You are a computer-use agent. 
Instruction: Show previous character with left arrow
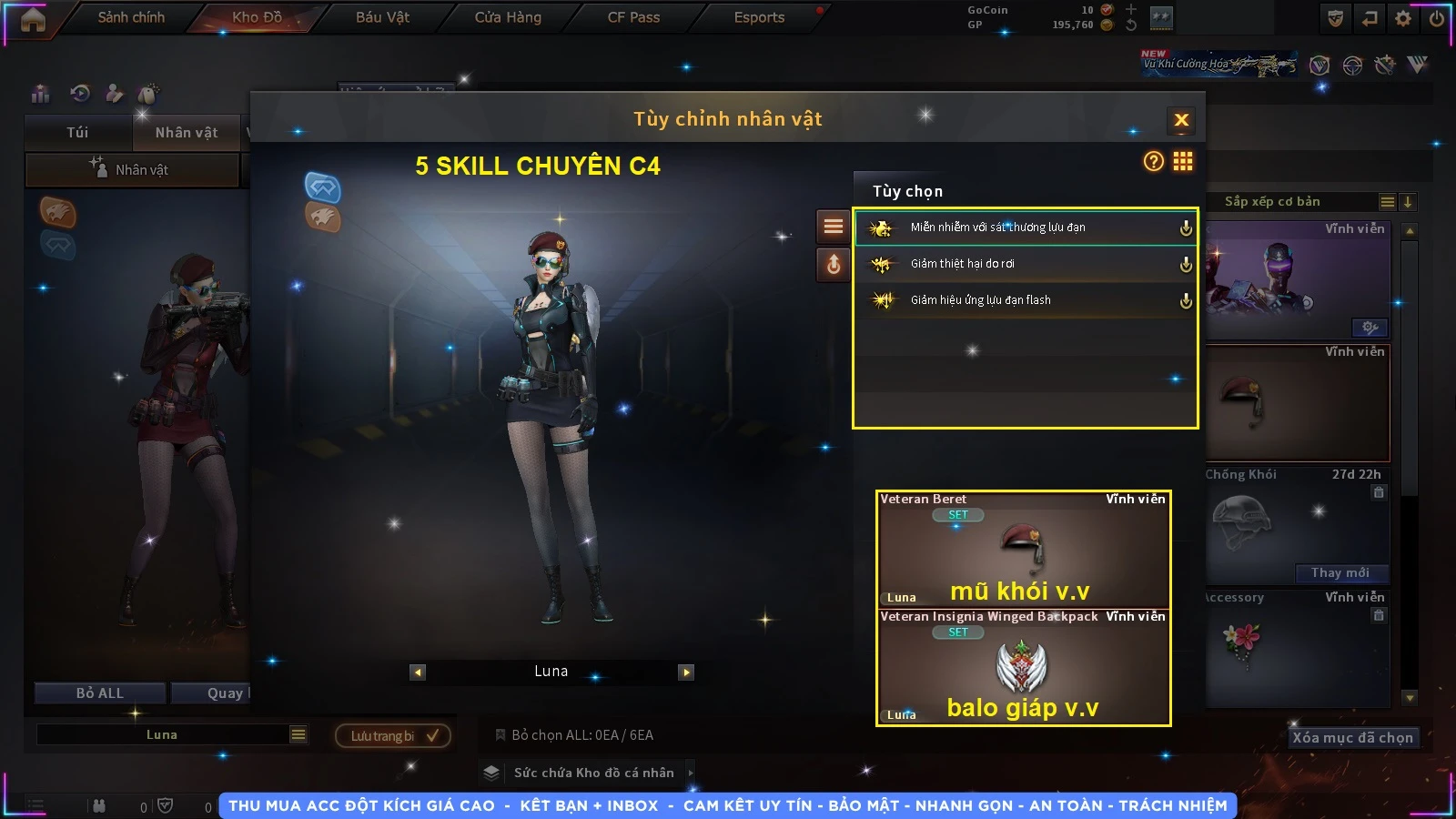coord(418,672)
